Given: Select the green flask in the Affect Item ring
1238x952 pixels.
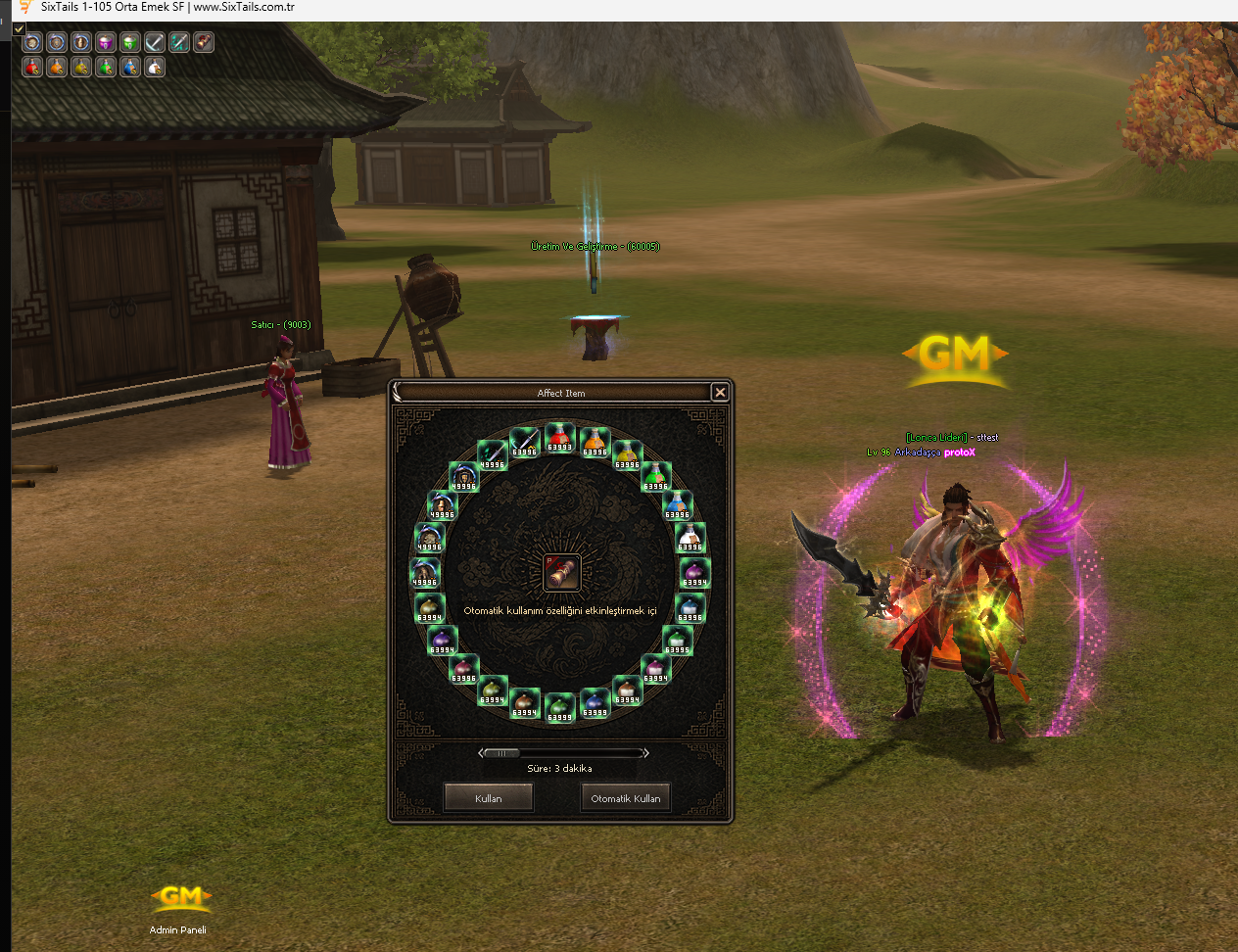Looking at the screenshot, I should [x=655, y=477].
